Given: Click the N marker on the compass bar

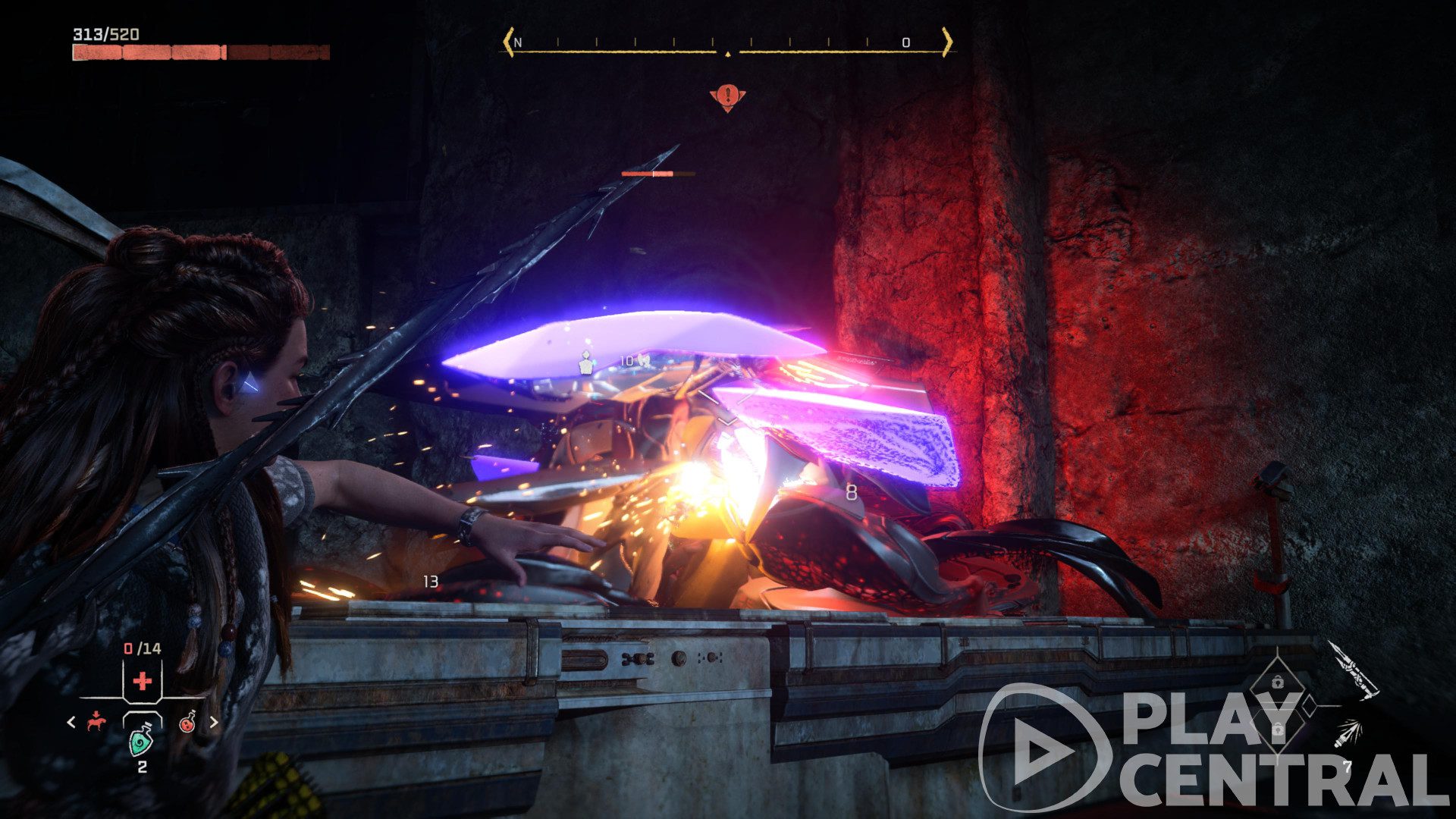Looking at the screenshot, I should point(519,44).
